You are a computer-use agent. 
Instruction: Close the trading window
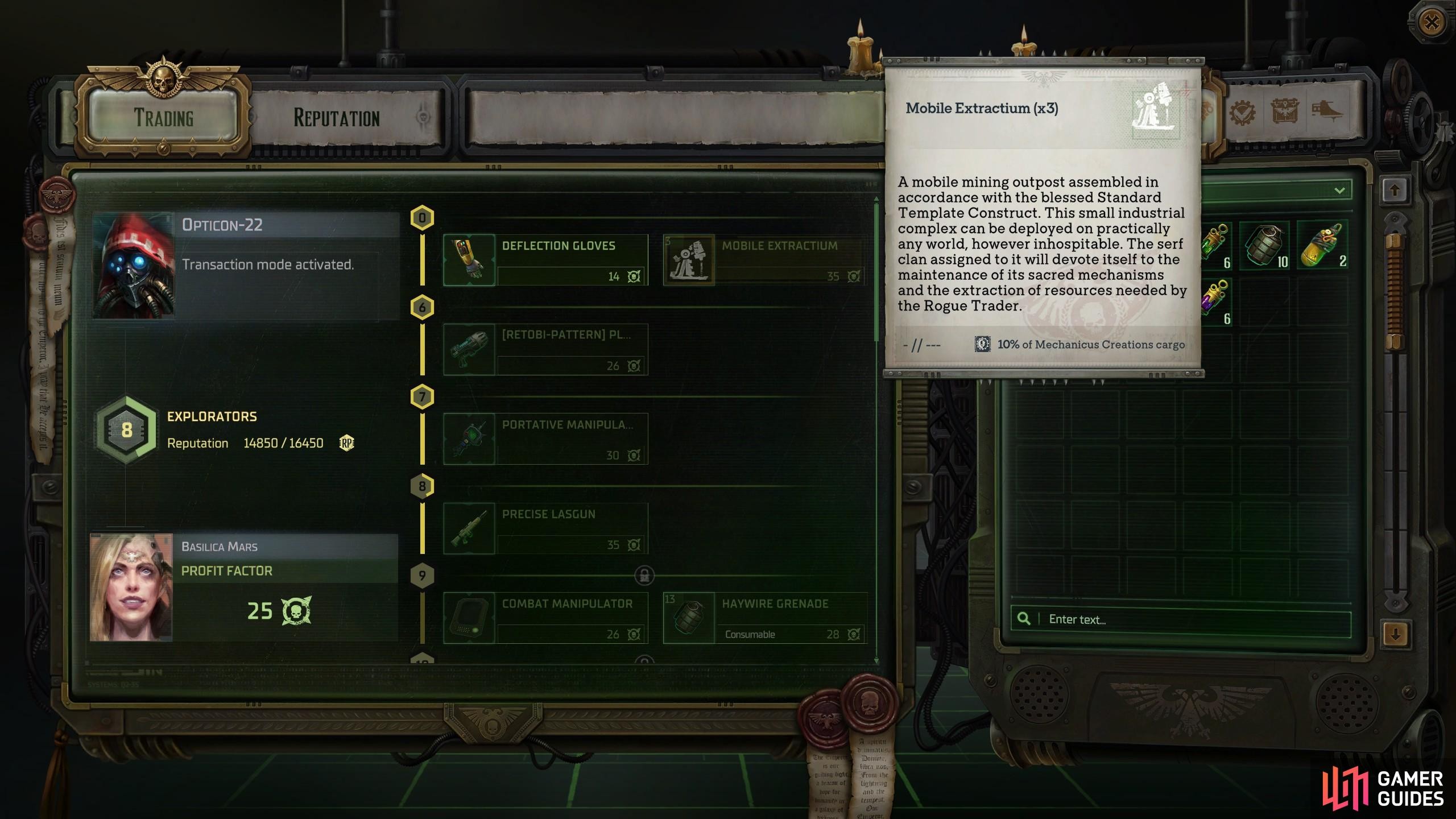(x=1432, y=23)
